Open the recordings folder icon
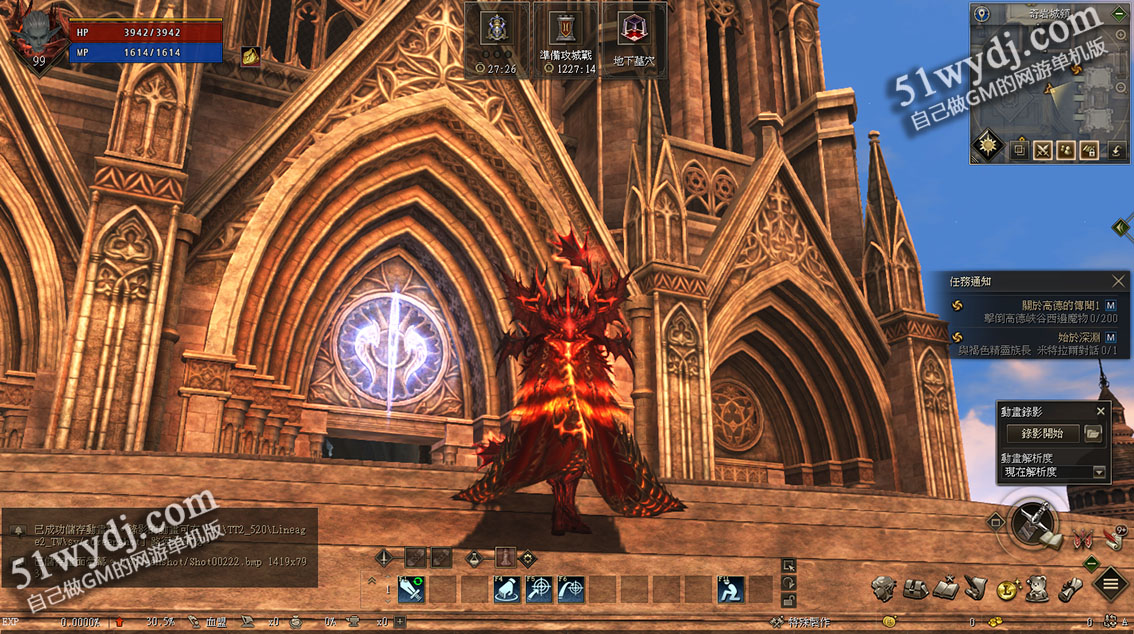 tap(1093, 434)
